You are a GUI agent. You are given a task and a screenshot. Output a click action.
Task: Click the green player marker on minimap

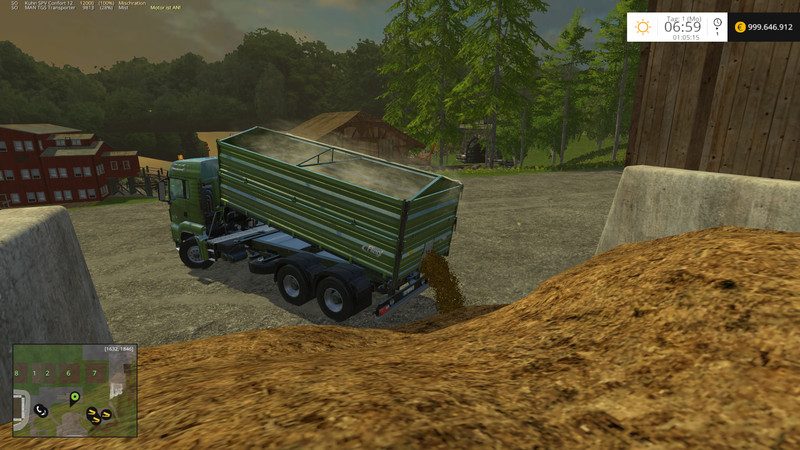[x=74, y=397]
